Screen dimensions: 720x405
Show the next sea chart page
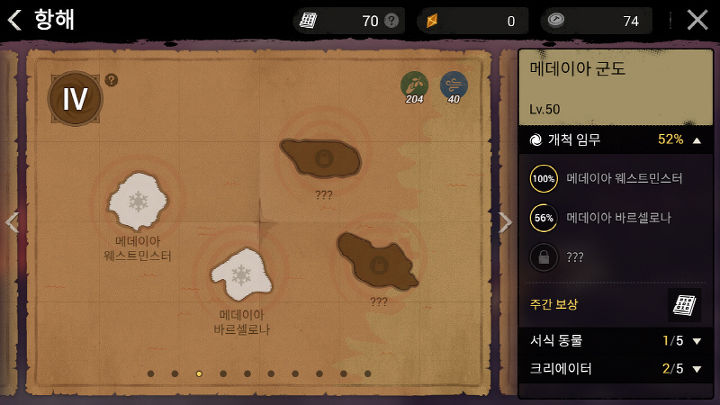(506, 223)
